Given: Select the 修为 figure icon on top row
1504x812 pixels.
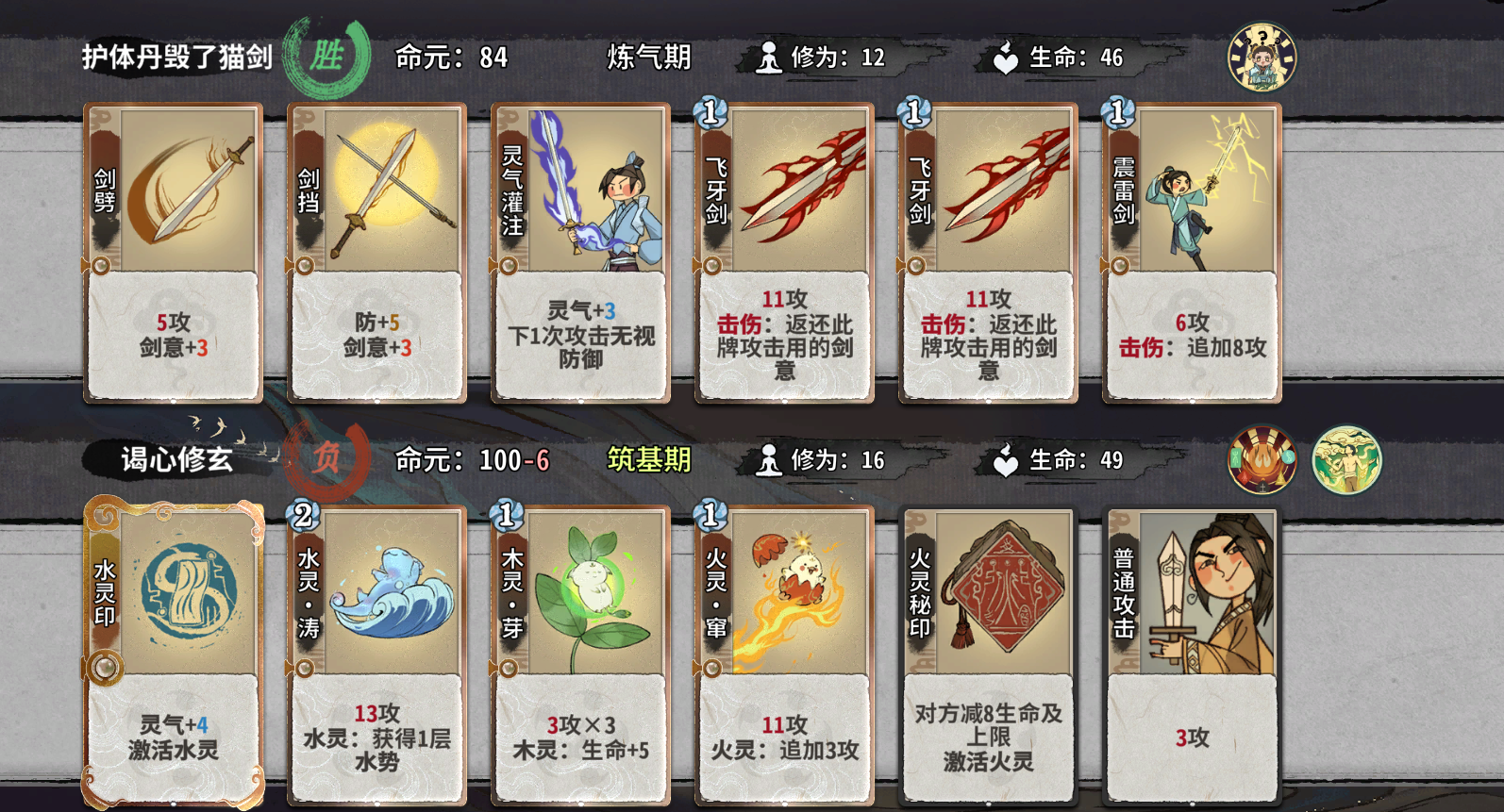Looking at the screenshot, I should (x=769, y=57).
